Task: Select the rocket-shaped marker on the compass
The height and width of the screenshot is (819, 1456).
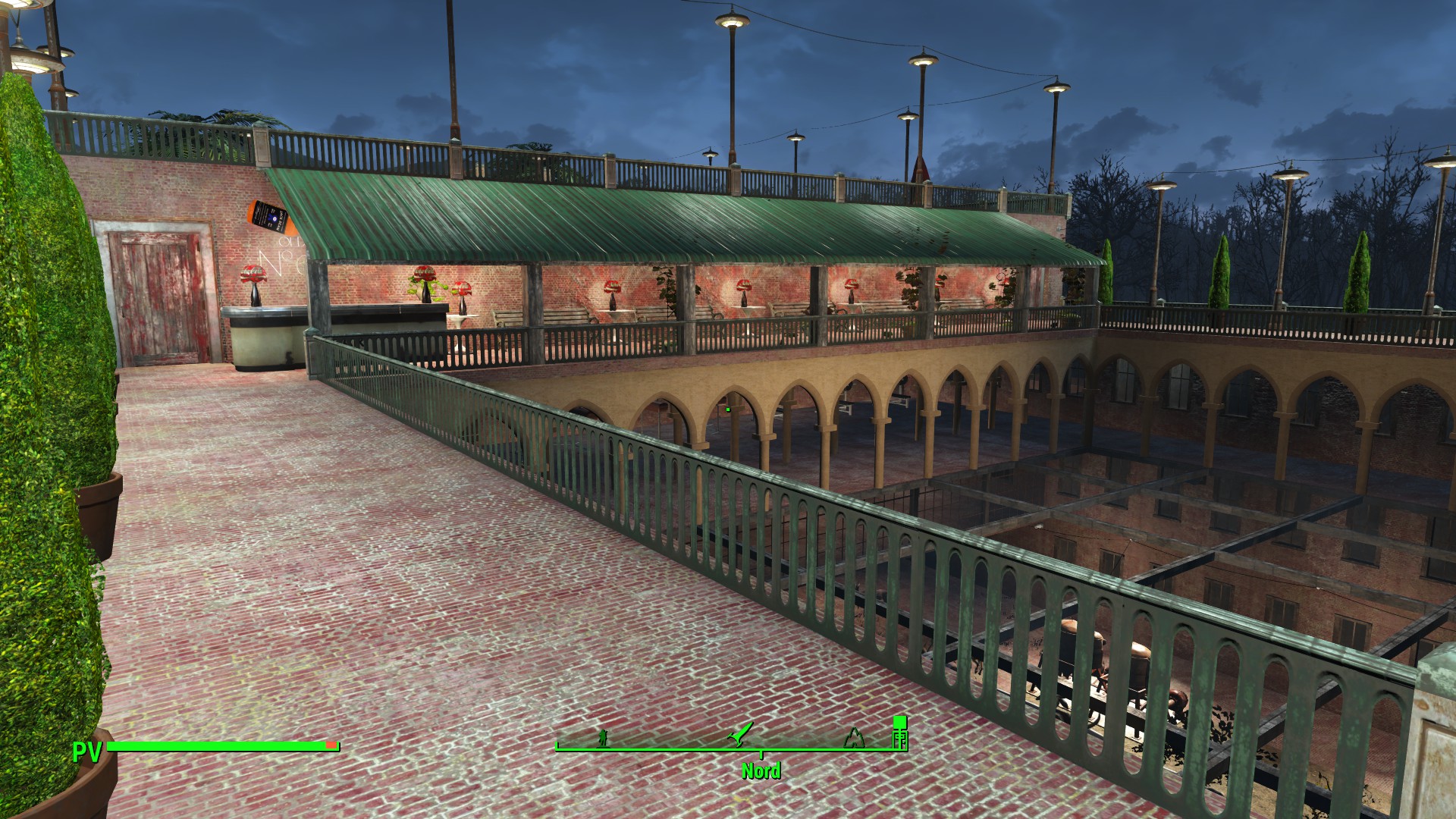Action: click(x=740, y=734)
